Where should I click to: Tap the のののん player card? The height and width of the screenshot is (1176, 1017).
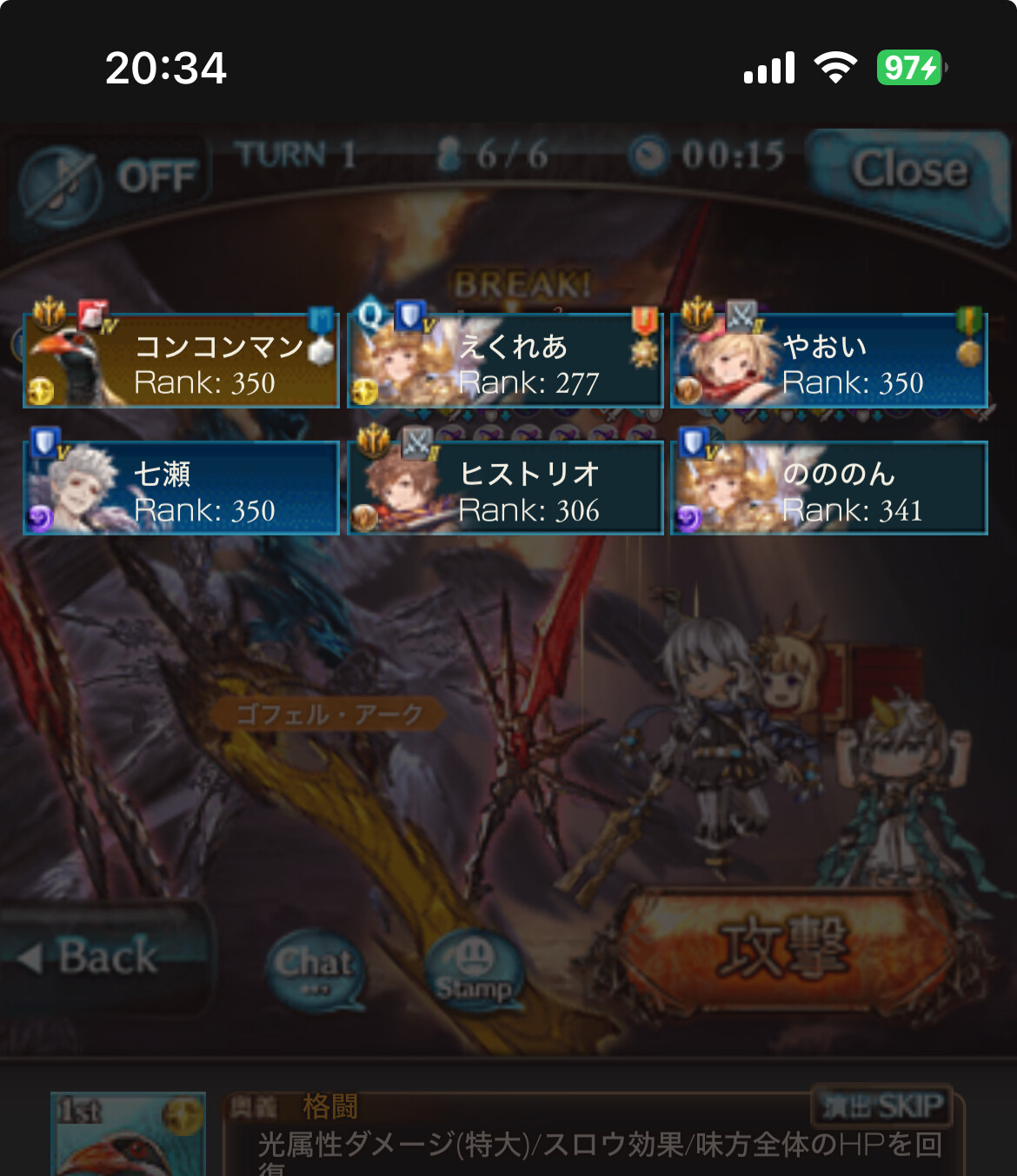[x=829, y=488]
